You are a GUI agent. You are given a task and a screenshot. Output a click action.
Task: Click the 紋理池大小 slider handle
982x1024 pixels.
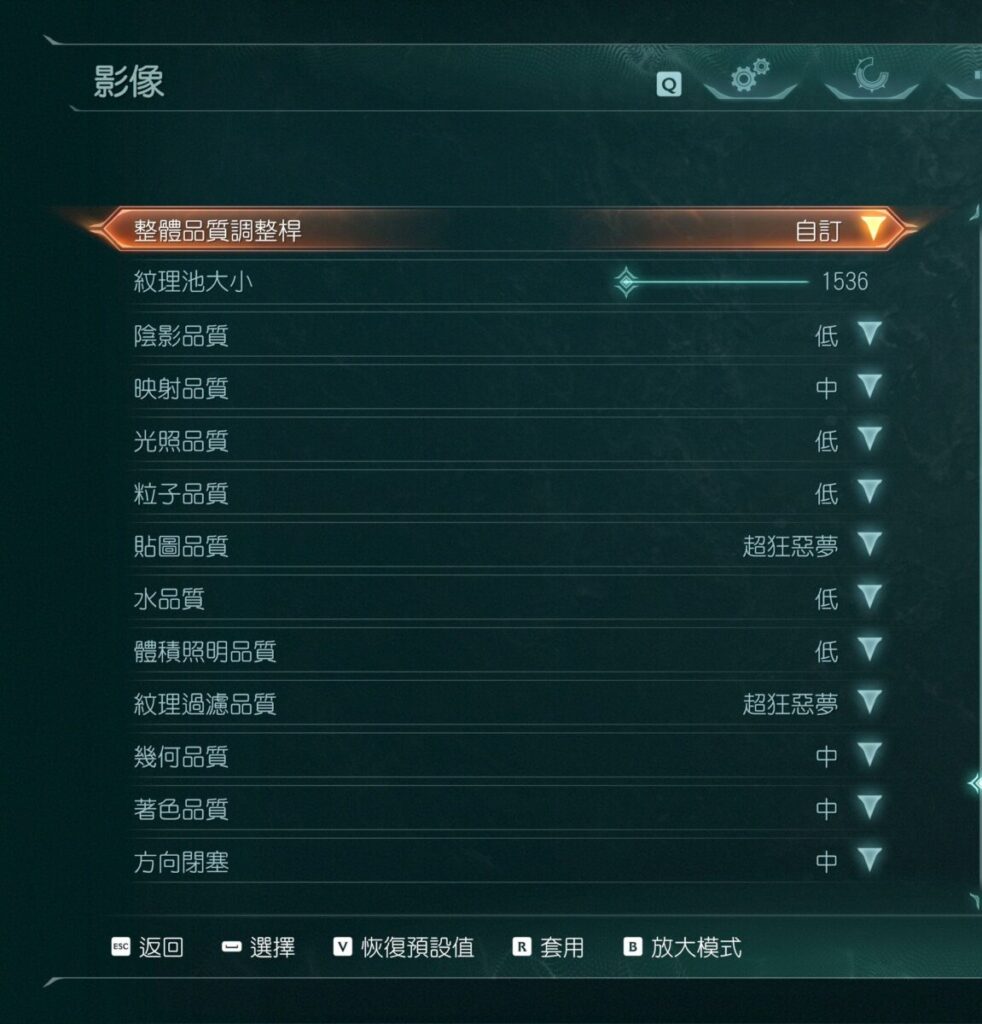[627, 282]
